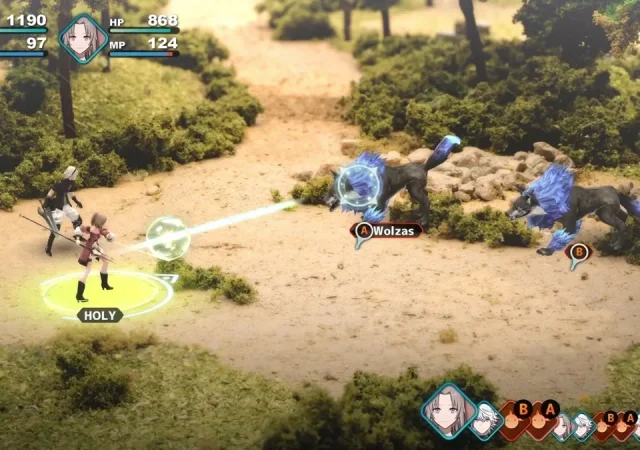The width and height of the screenshot is (640, 450).
Task: Choose the B enemy target marker
Action: pyautogui.click(x=577, y=252)
